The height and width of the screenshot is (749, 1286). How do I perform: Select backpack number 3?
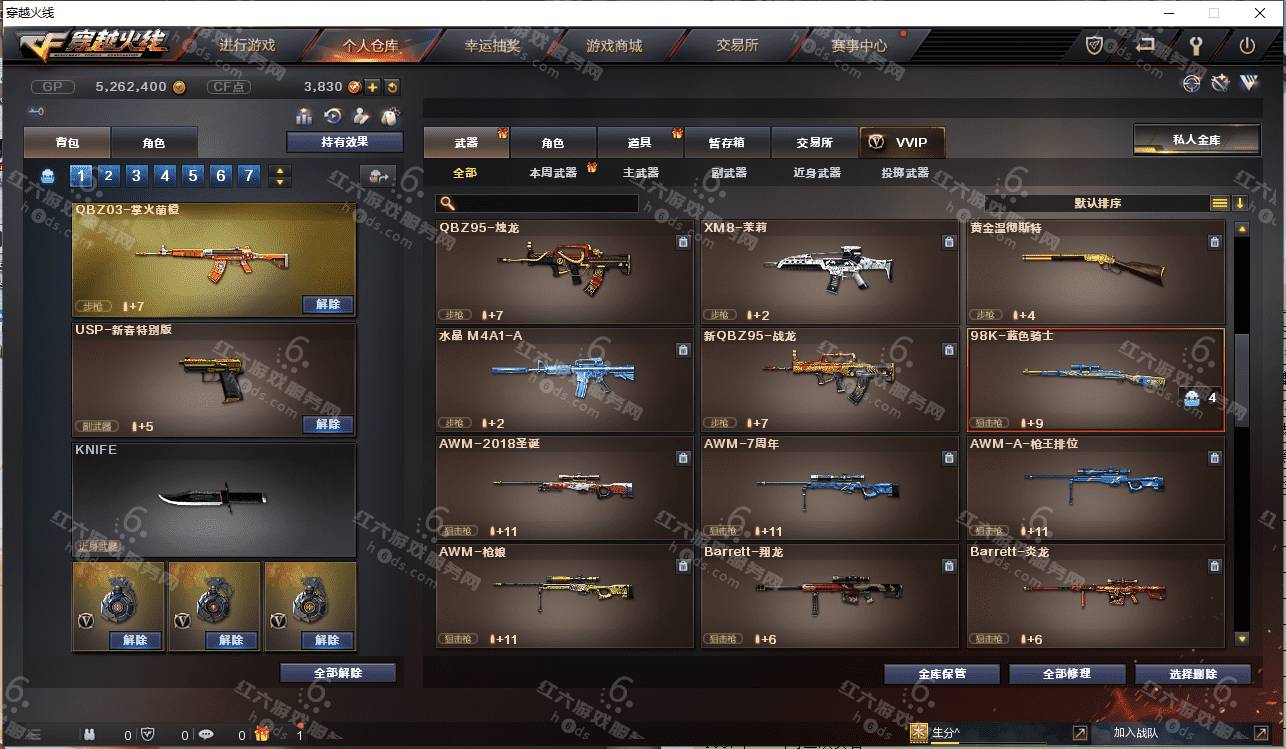[137, 176]
